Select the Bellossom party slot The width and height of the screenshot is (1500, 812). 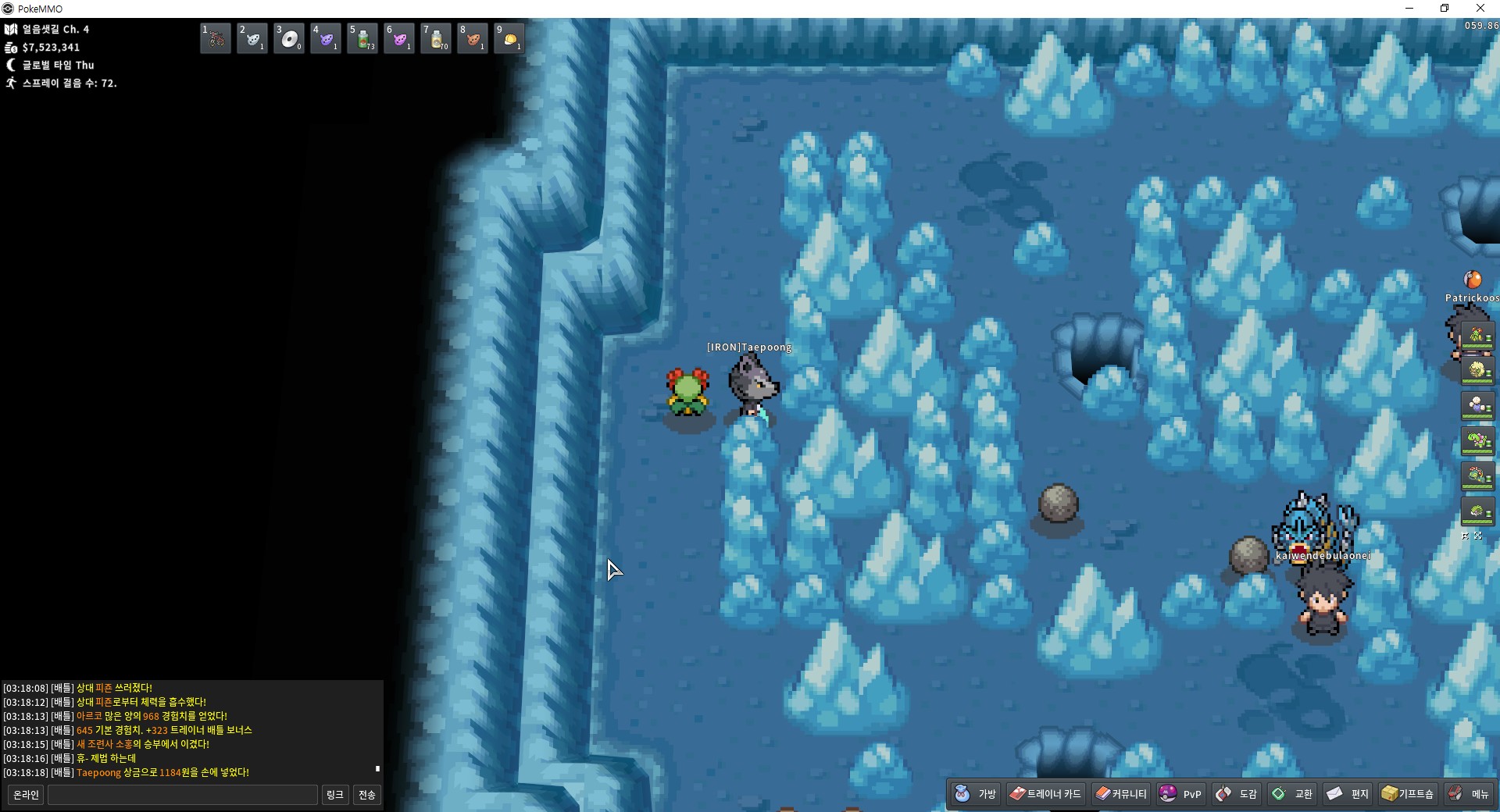1477,337
